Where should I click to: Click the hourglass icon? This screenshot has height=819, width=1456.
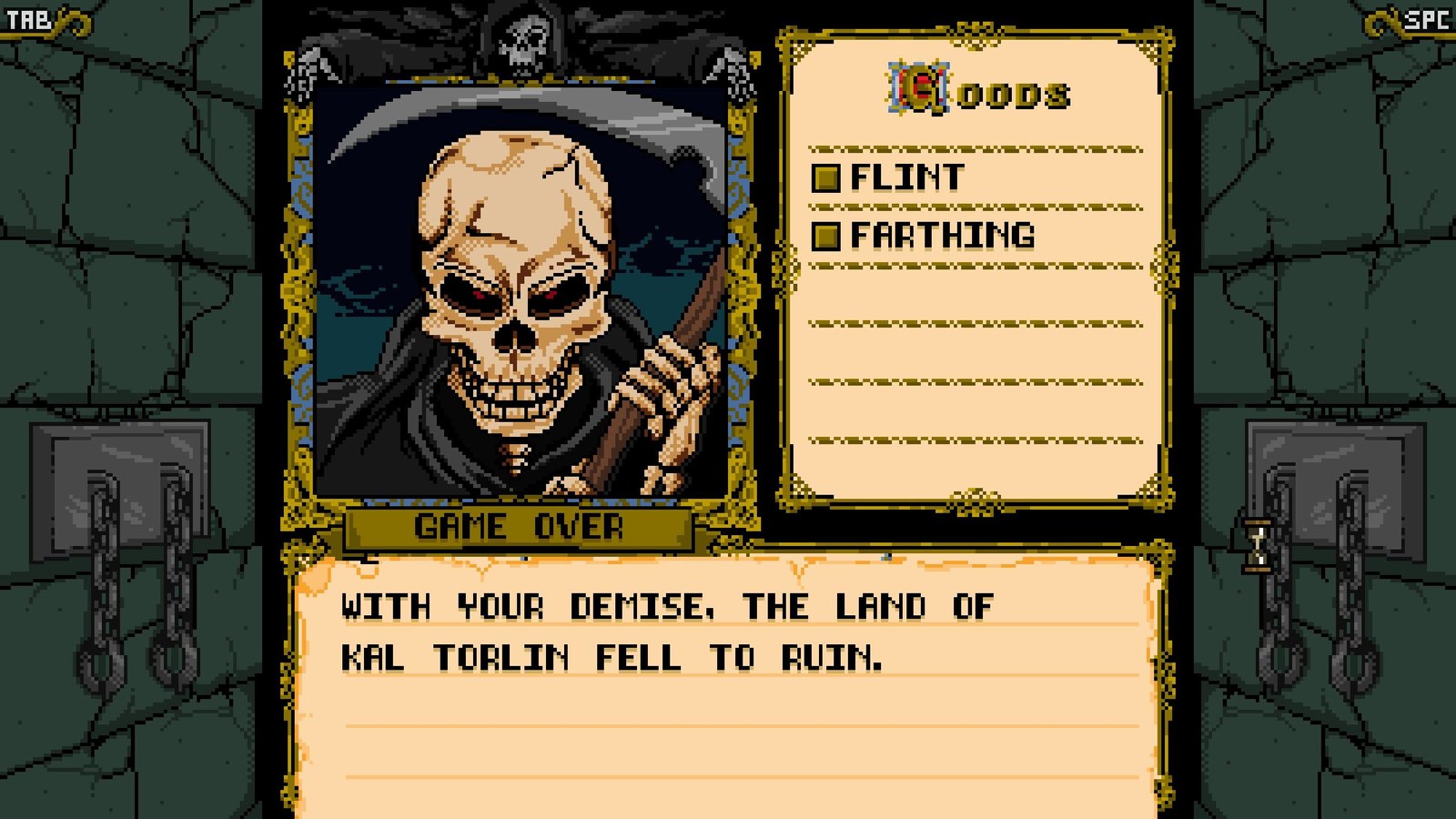(x=1258, y=544)
